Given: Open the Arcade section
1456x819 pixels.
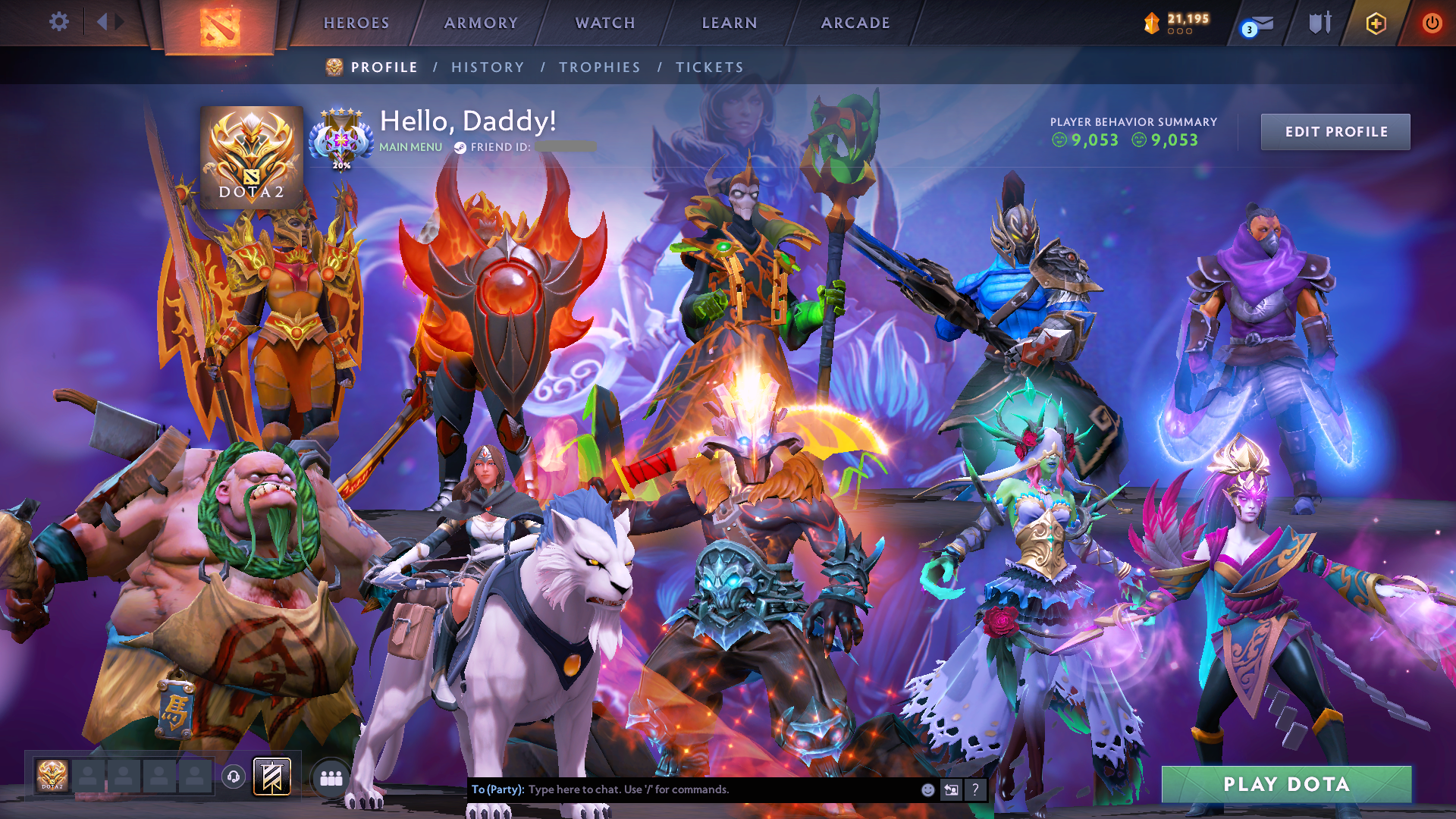Looking at the screenshot, I should [x=855, y=23].
